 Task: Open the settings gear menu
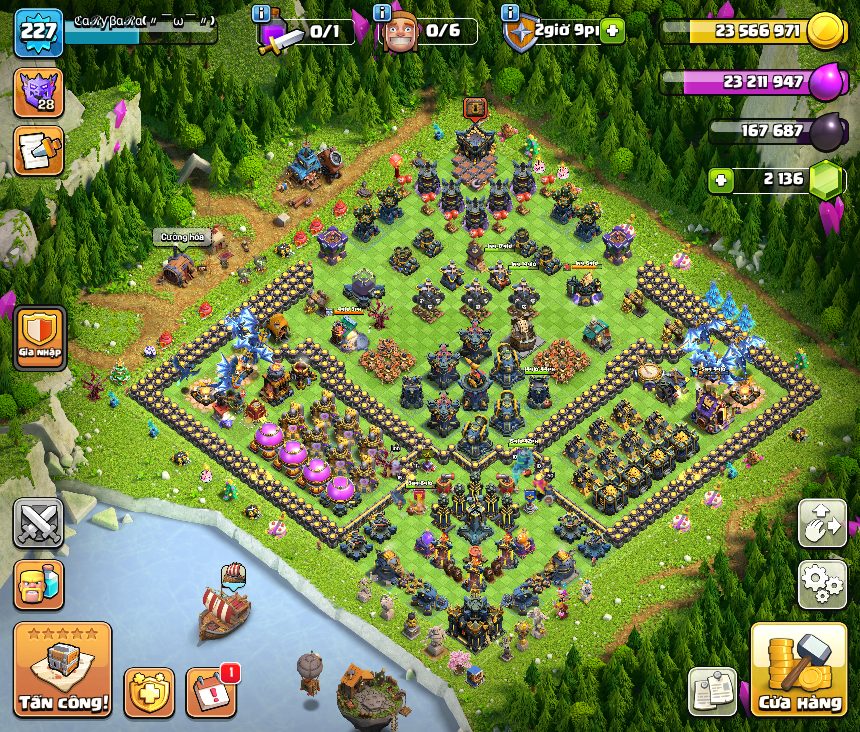click(x=822, y=584)
